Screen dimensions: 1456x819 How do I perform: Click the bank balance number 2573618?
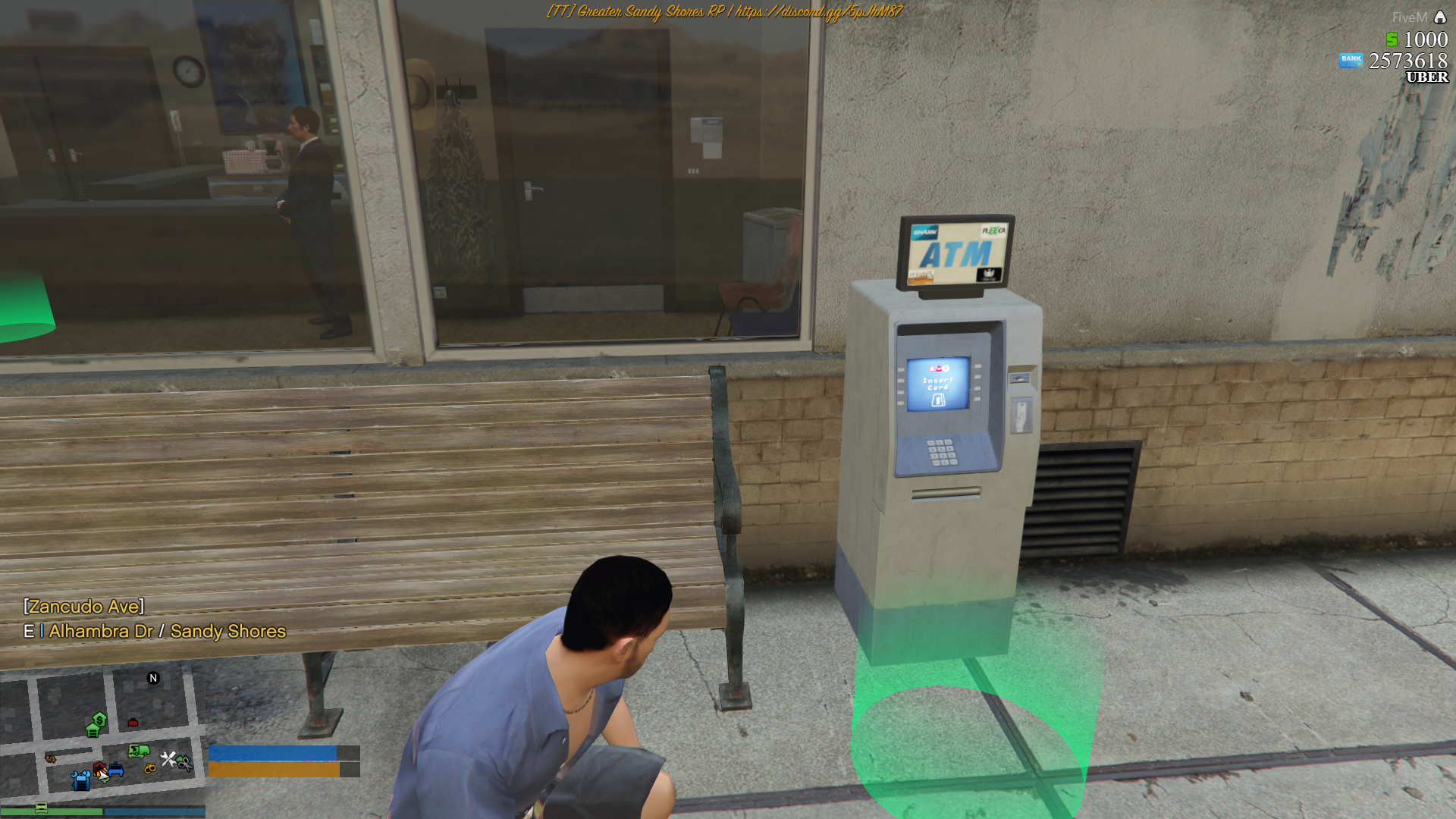pyautogui.click(x=1408, y=61)
